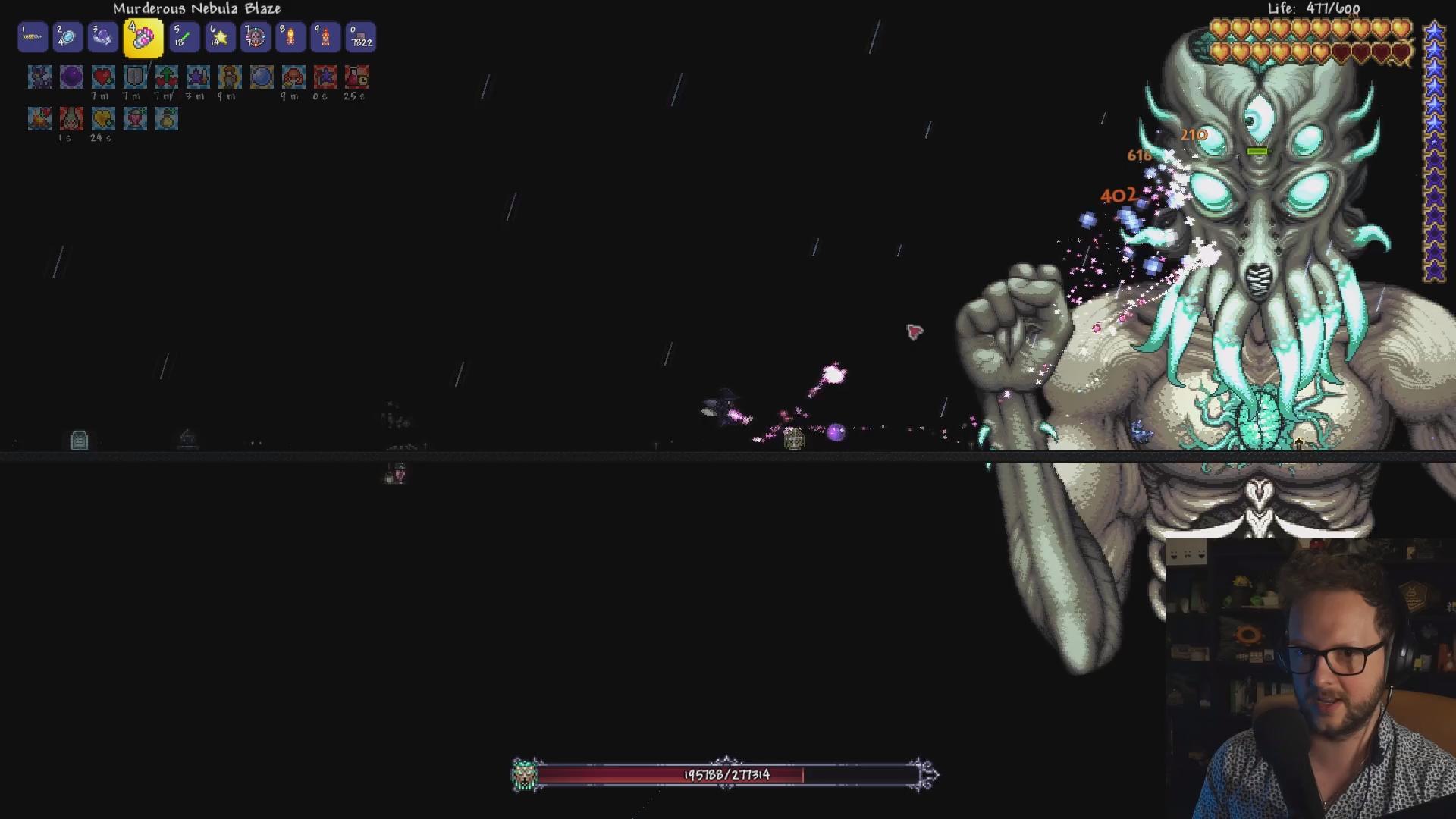Click the mushroom buff icon

click(293, 77)
